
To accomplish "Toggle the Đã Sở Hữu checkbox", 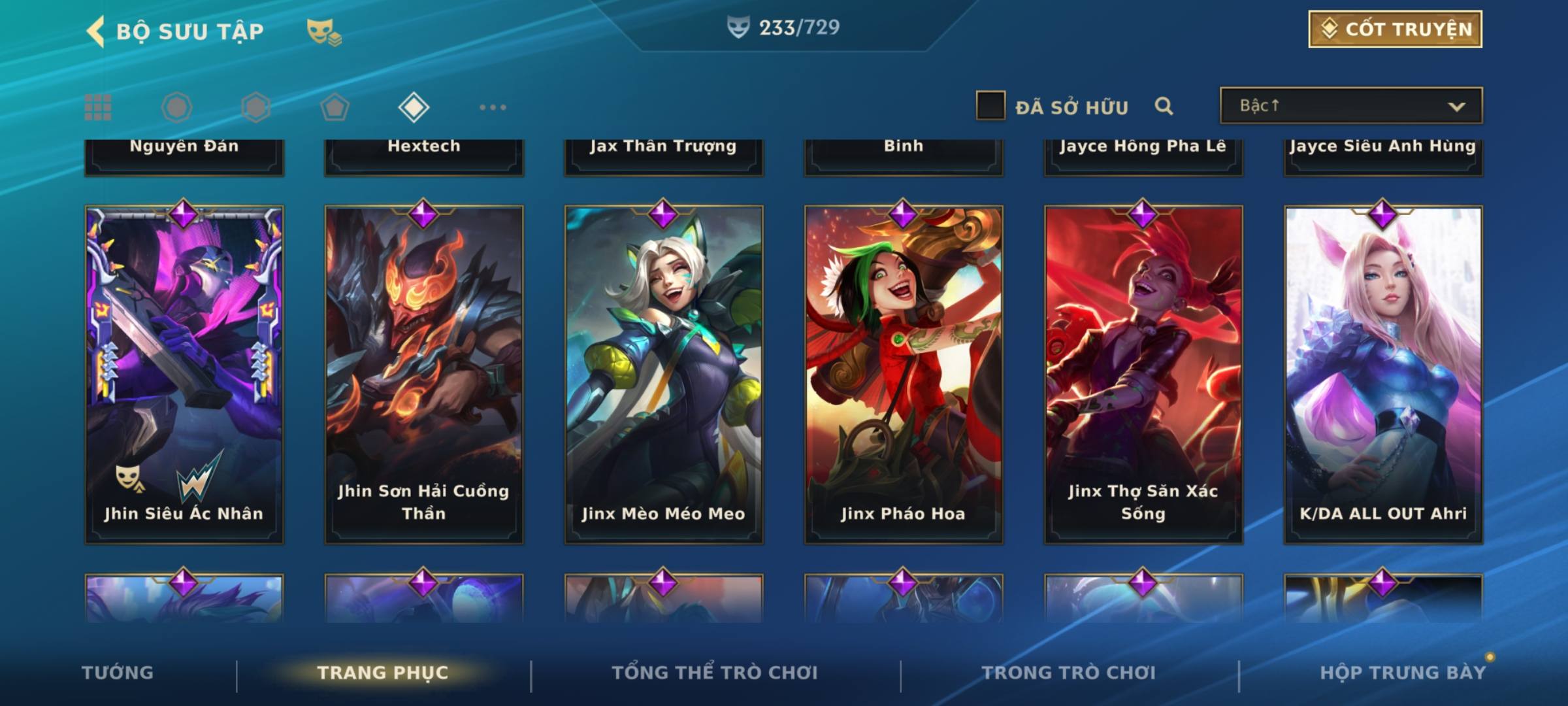I will (x=990, y=106).
